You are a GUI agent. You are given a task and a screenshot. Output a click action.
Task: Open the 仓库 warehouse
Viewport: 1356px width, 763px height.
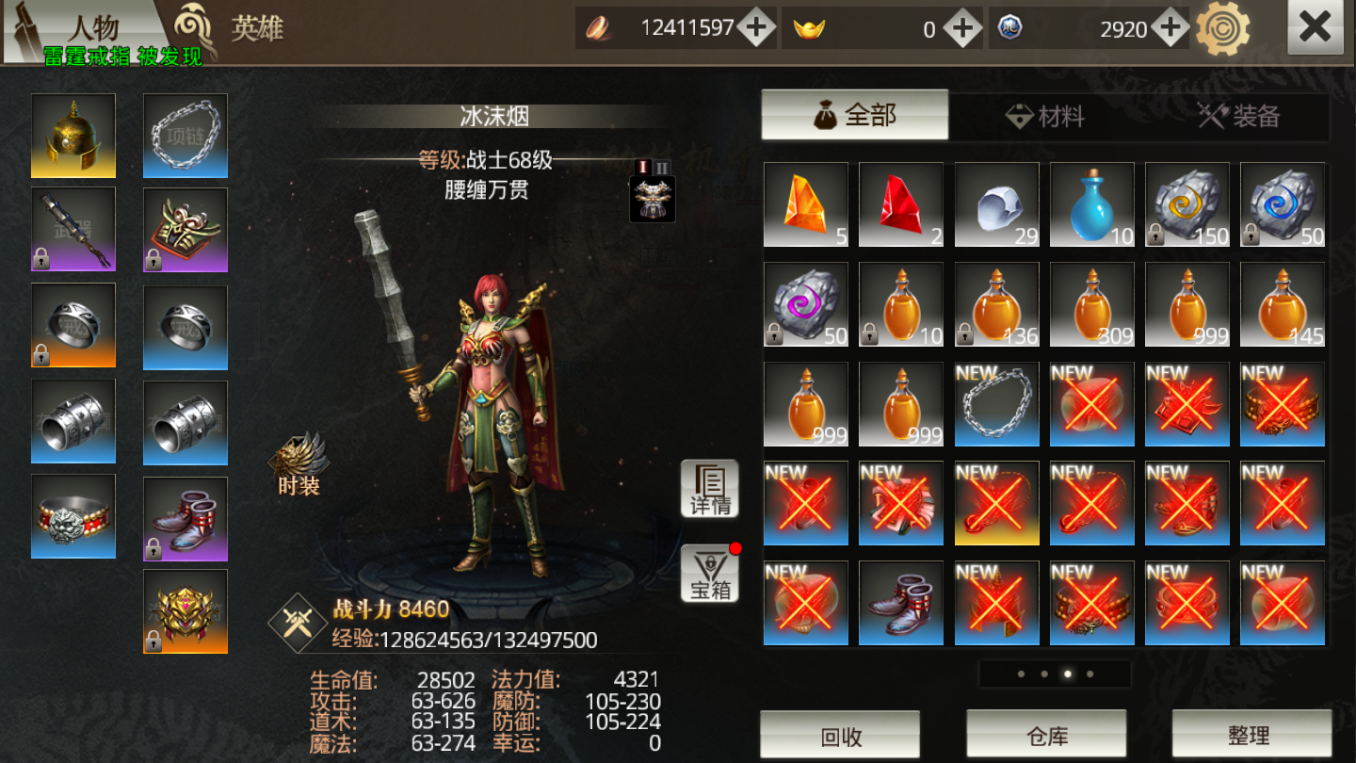(x=1046, y=736)
